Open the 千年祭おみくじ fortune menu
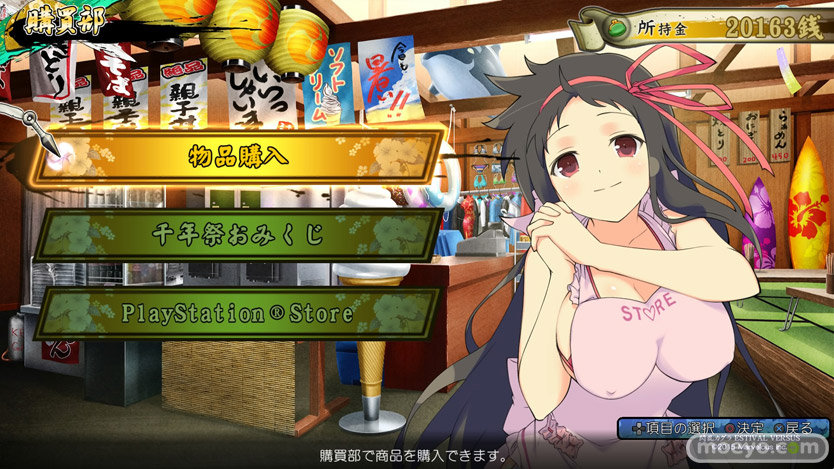Screen dimensions: 834x469 [x=238, y=234]
